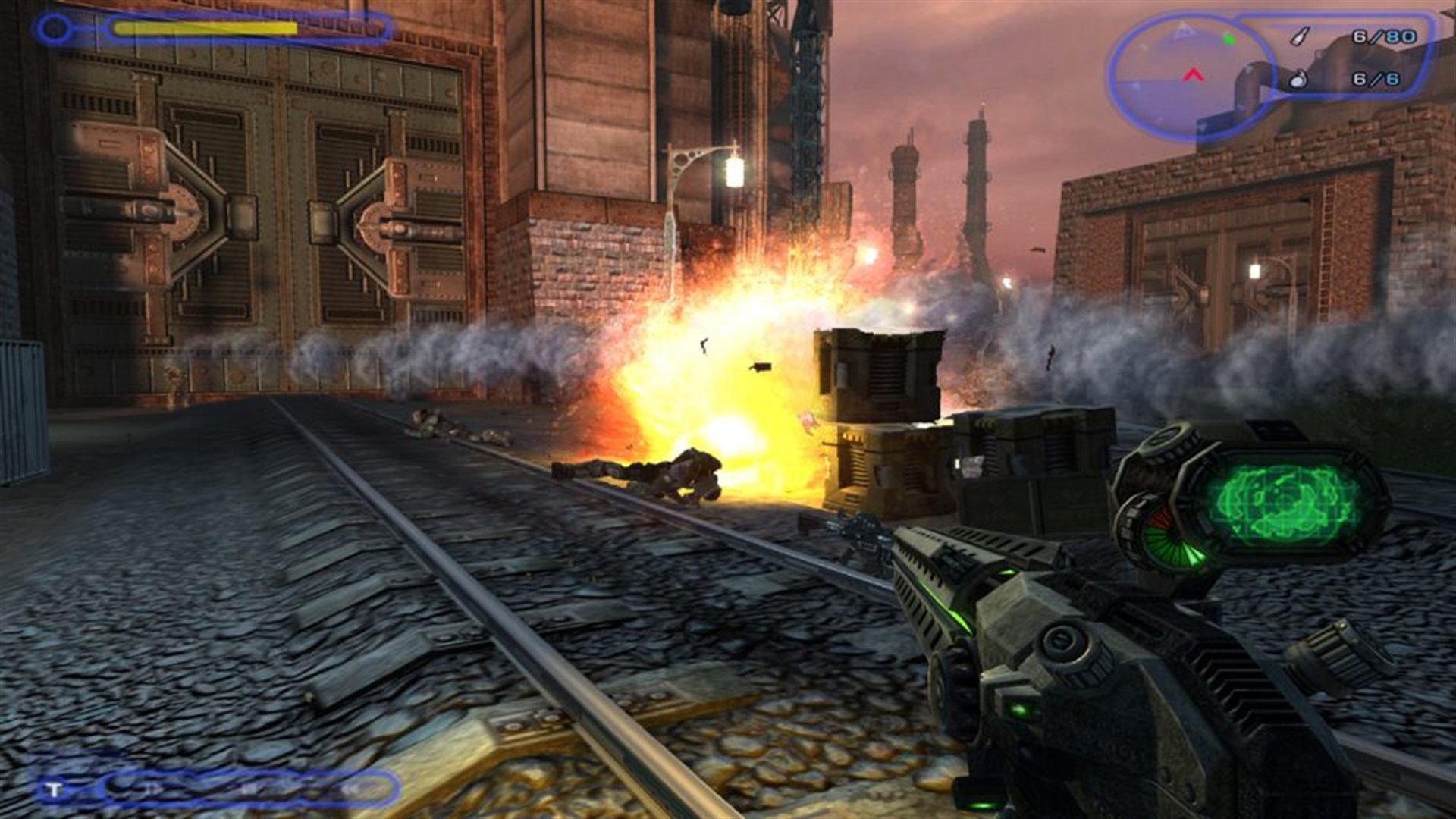Click the red player arrow inside the compass
The width and height of the screenshot is (1456, 819).
click(x=1194, y=75)
